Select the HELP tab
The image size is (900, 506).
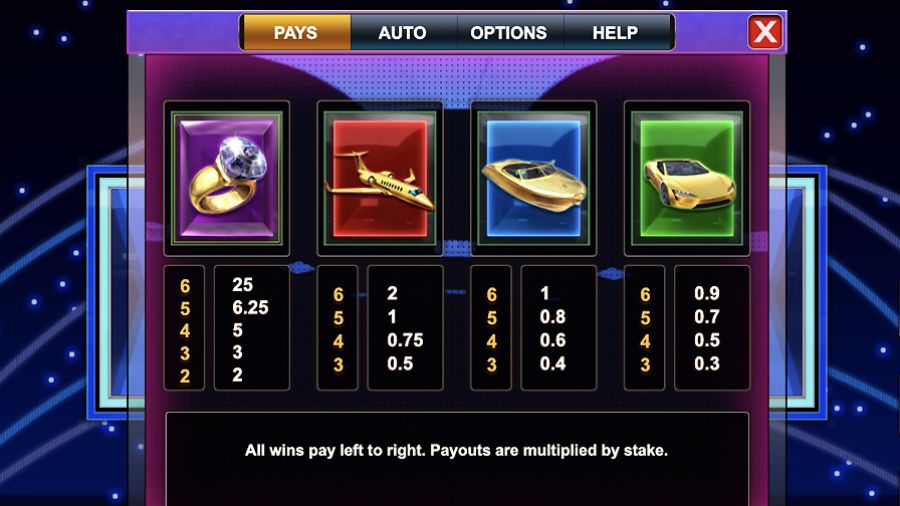click(x=615, y=33)
